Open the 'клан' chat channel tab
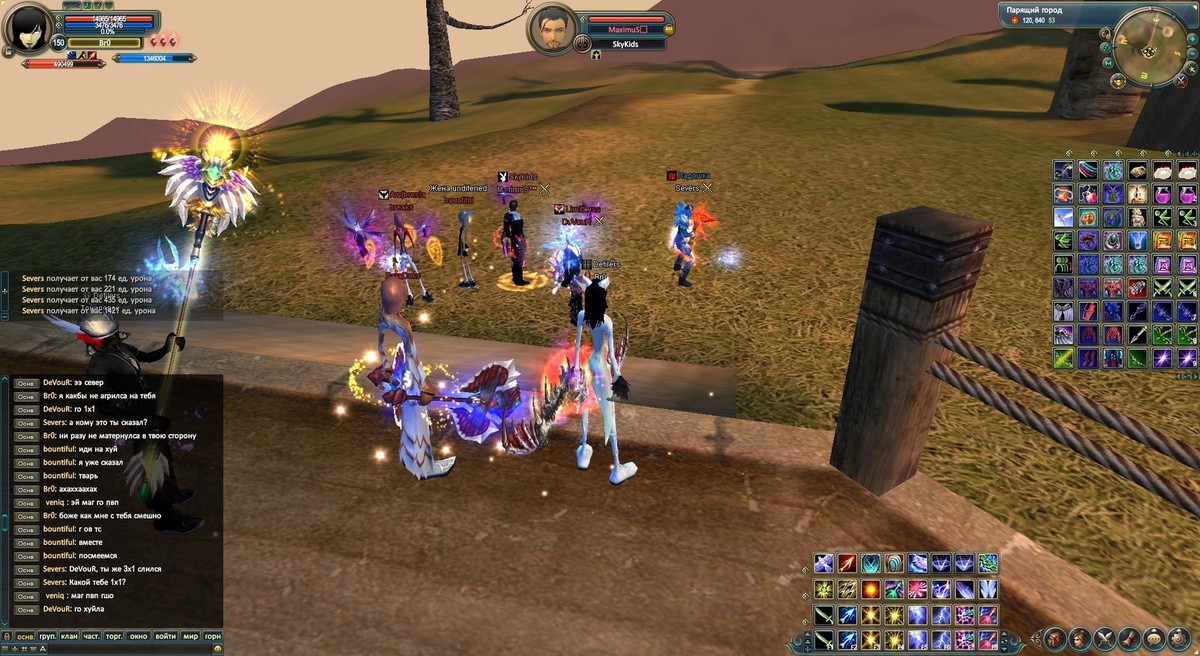Screen dimensions: 1200x656 [x=69, y=637]
